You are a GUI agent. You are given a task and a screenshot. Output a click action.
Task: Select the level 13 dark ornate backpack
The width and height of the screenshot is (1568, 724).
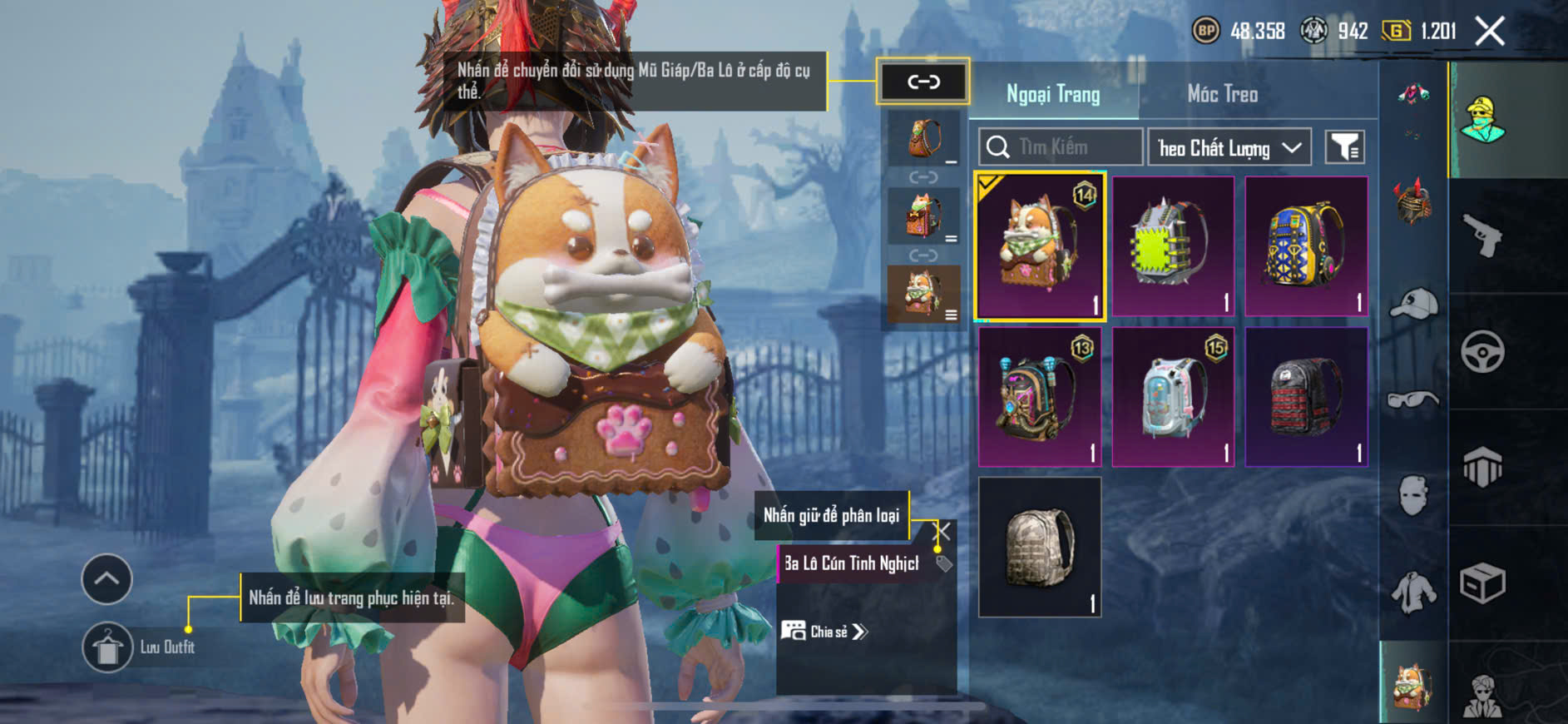point(1040,397)
